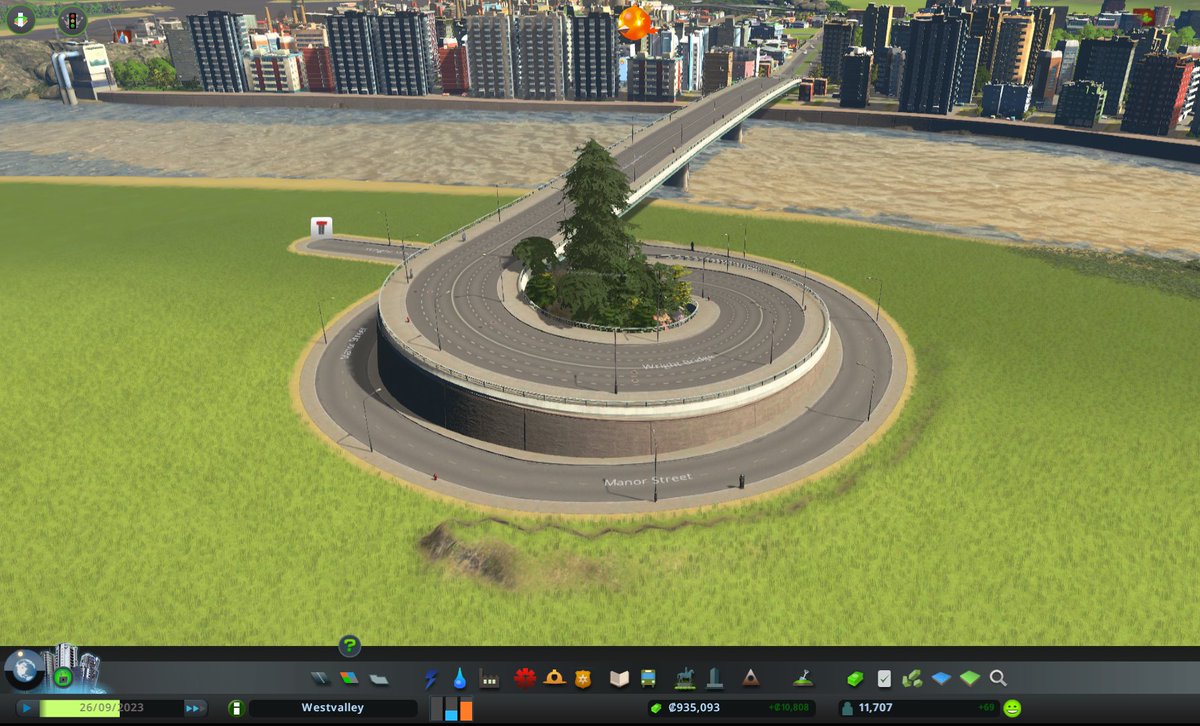Open the advisor question mark help
Viewport: 1200px width, 726px height.
pos(349,646)
